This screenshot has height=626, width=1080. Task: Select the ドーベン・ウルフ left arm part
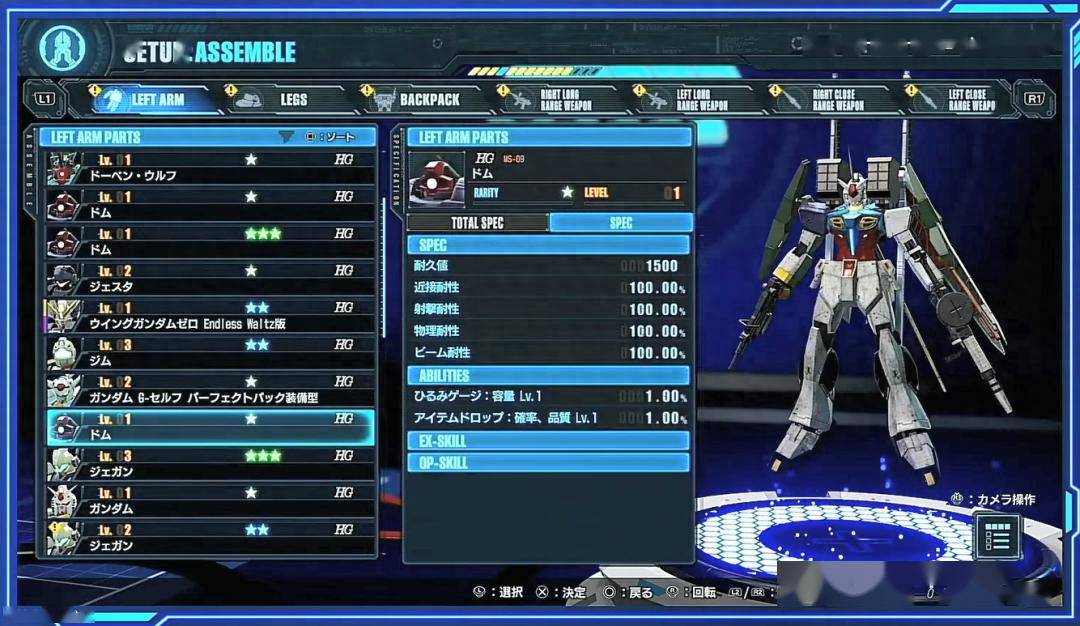[x=211, y=167]
